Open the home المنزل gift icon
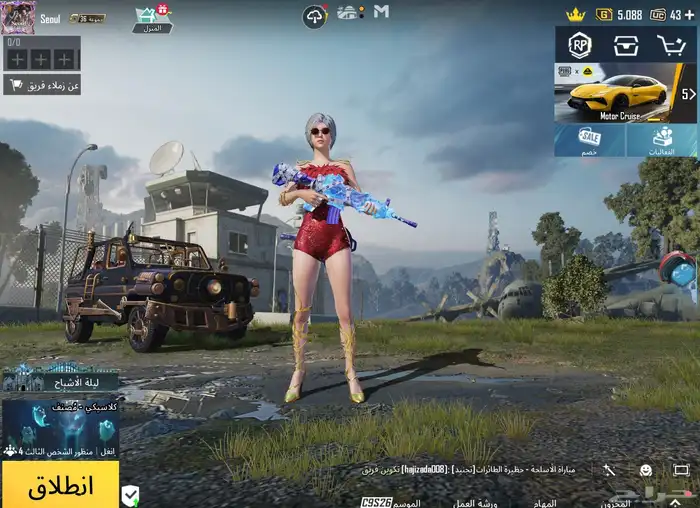This screenshot has width=700, height=508. (151, 18)
